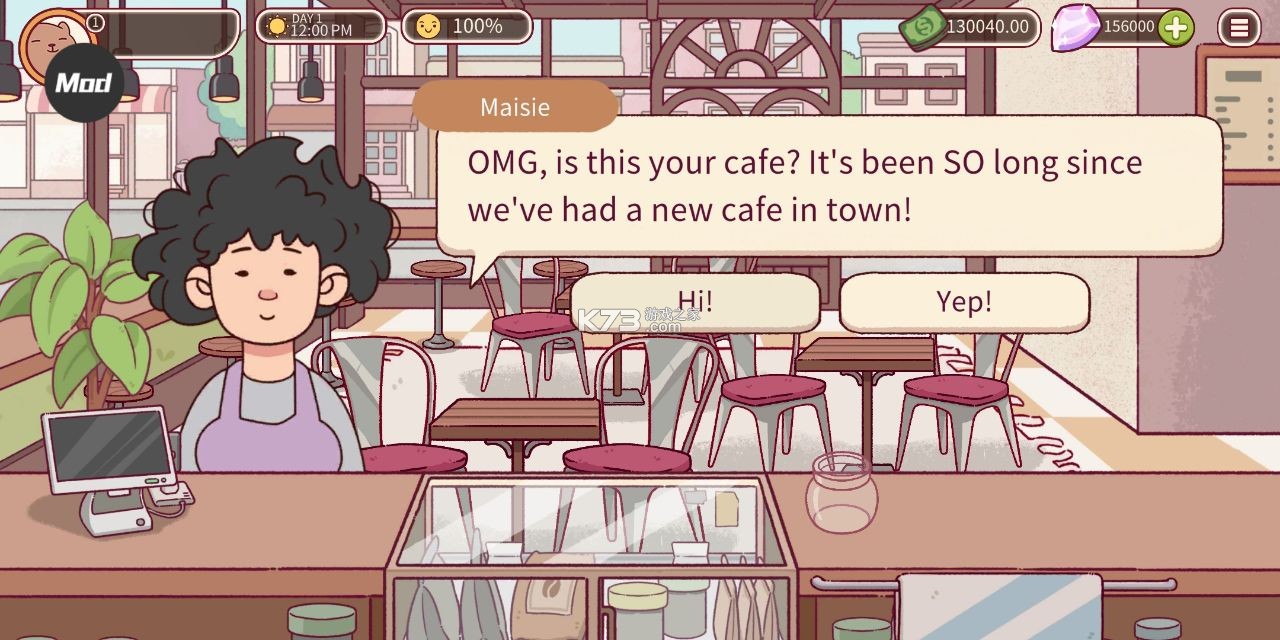Tap the round black Mod button

[84, 82]
